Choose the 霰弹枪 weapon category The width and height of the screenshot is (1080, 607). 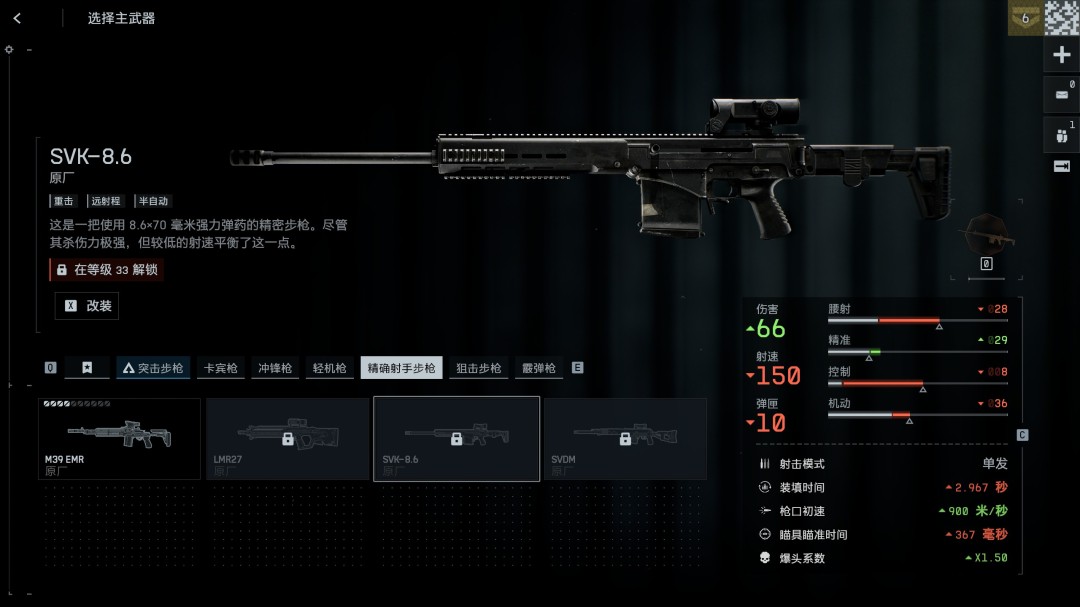coord(538,368)
